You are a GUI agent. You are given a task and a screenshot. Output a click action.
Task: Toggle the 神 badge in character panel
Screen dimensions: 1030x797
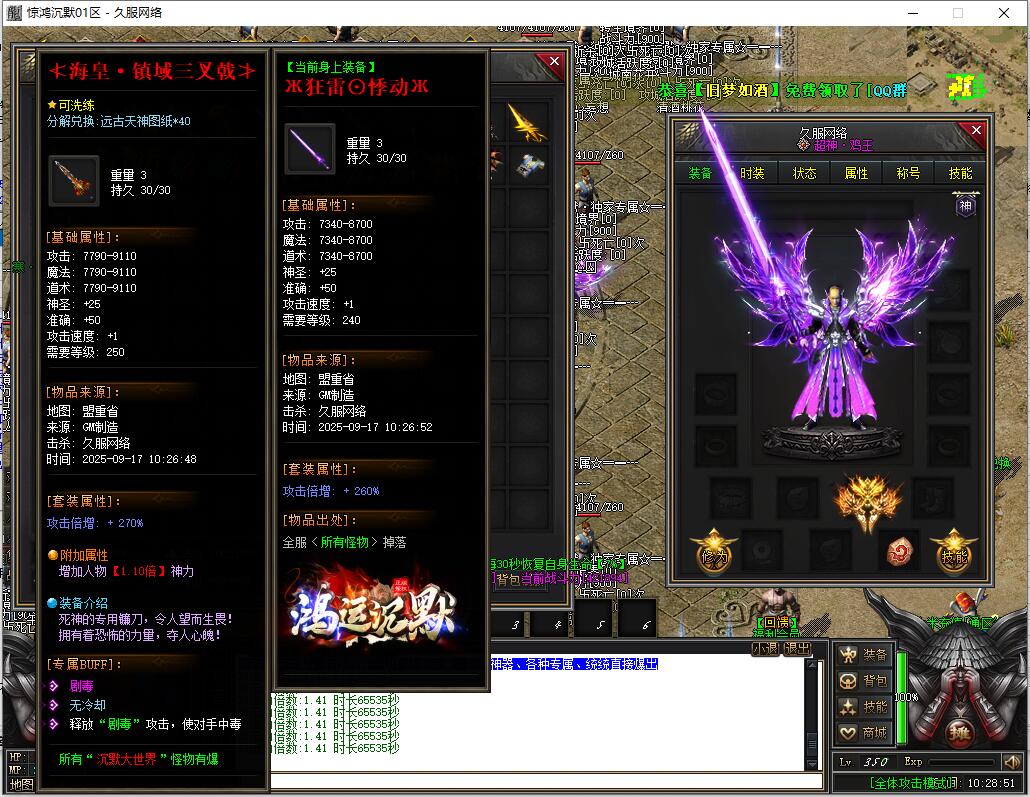[965, 206]
